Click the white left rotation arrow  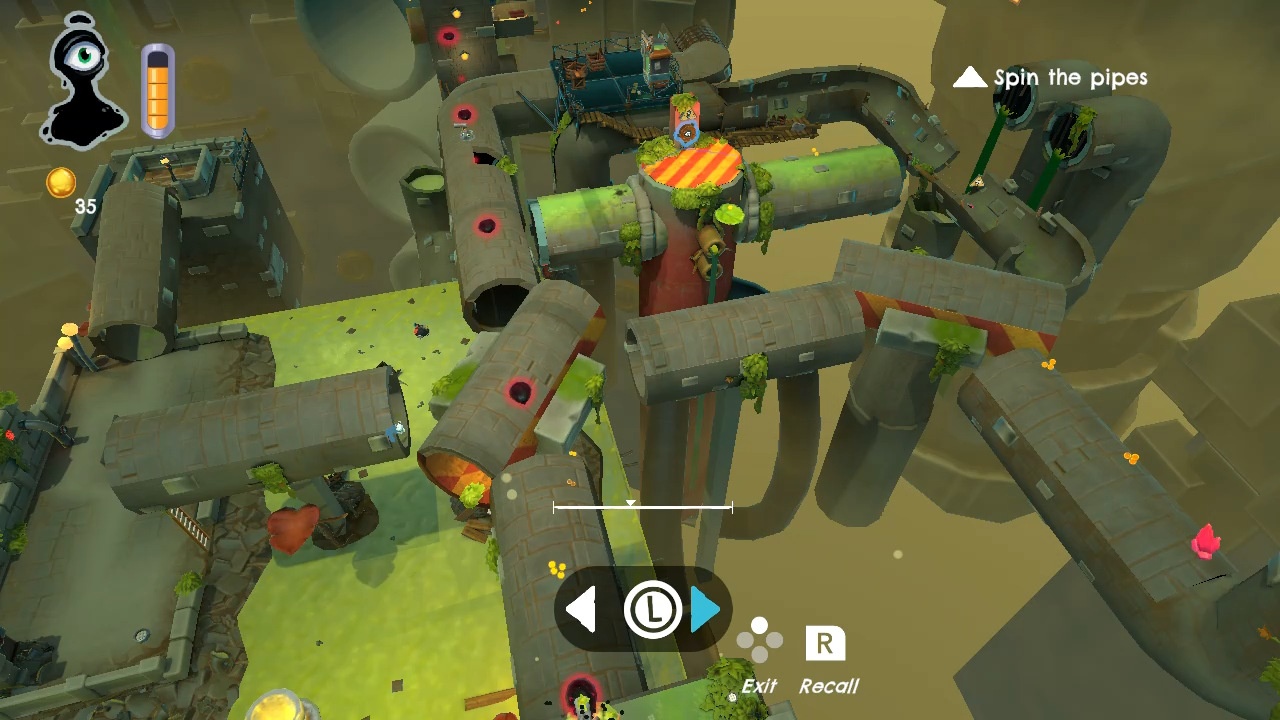[x=582, y=609]
